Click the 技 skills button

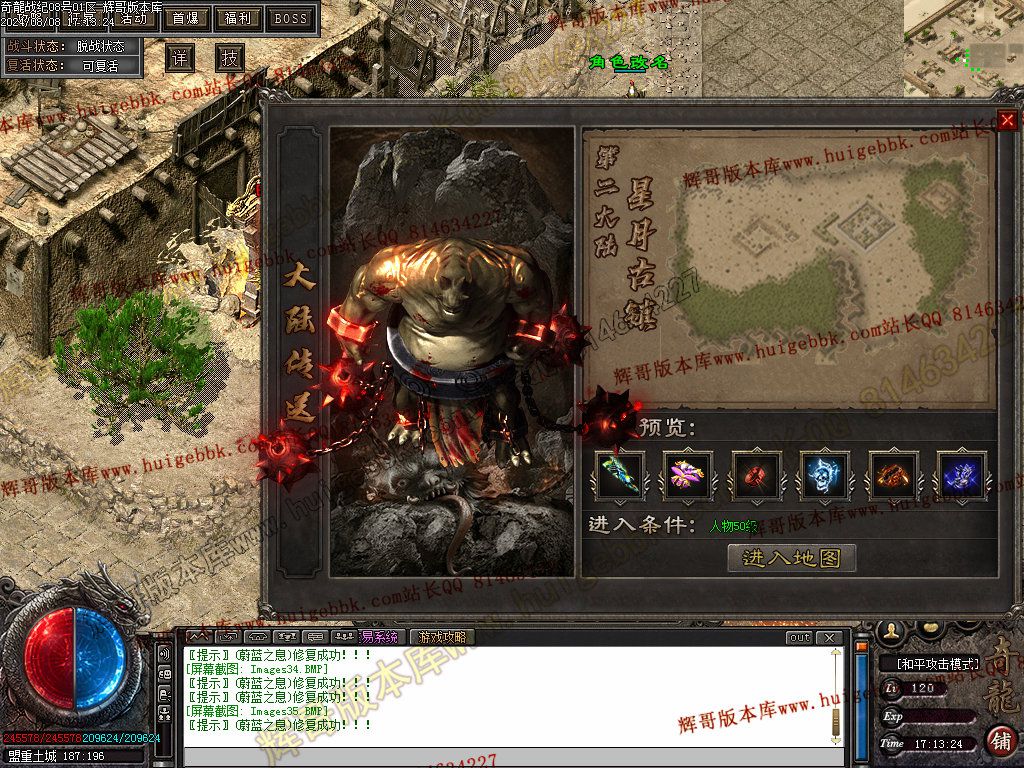pos(230,58)
